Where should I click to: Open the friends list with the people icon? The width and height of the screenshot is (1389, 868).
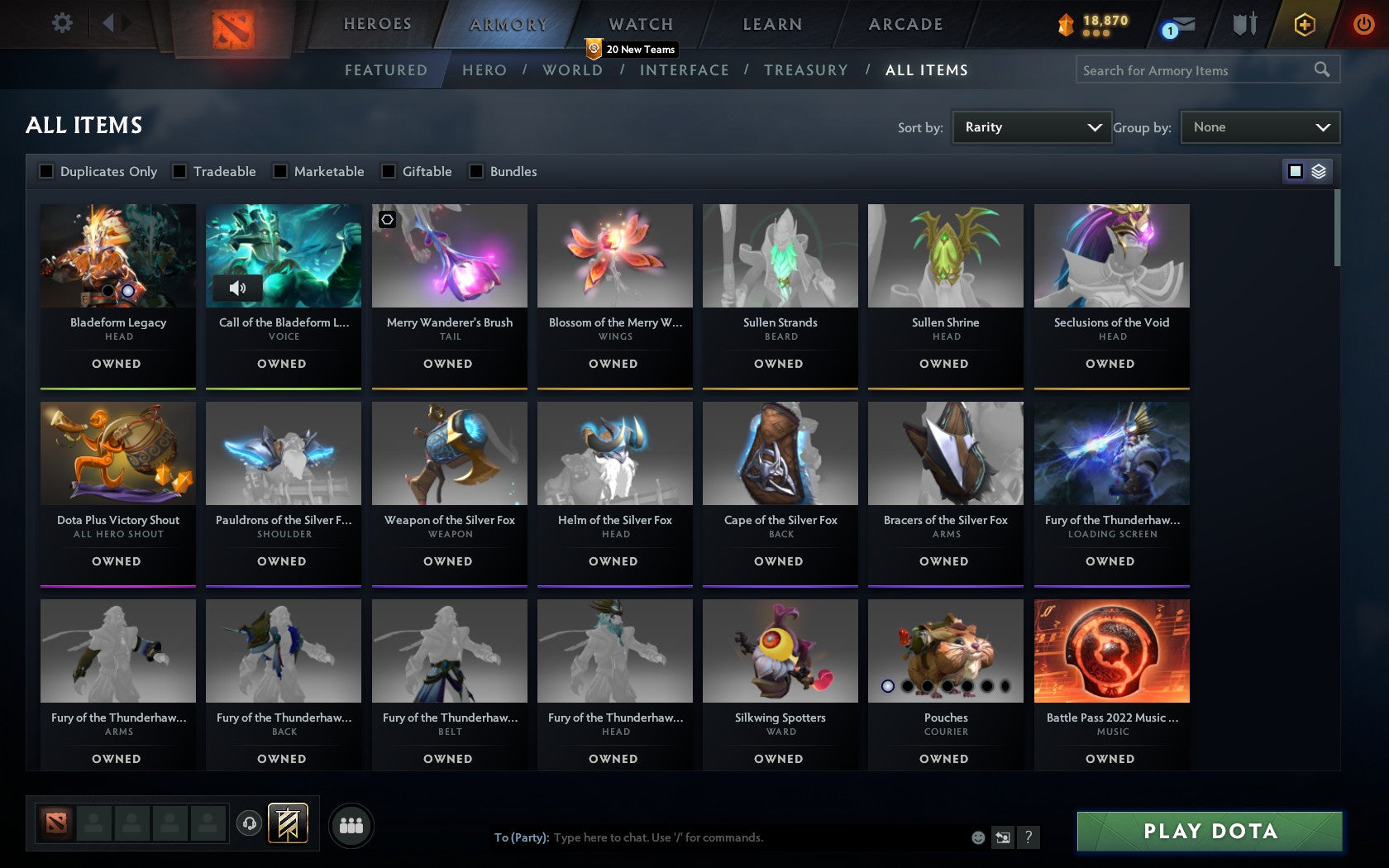[351, 824]
